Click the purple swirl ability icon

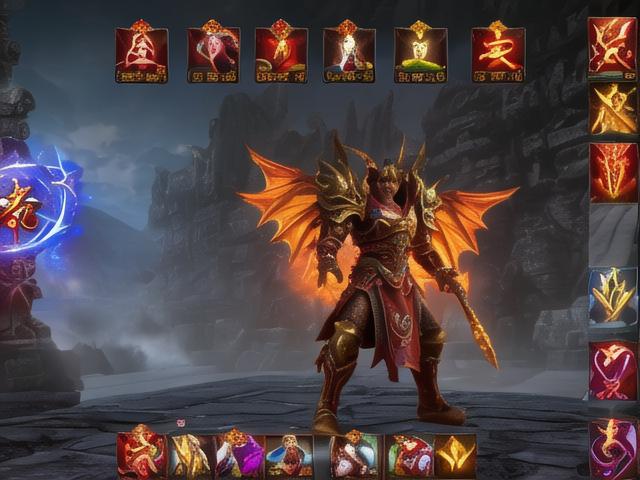tap(612, 446)
